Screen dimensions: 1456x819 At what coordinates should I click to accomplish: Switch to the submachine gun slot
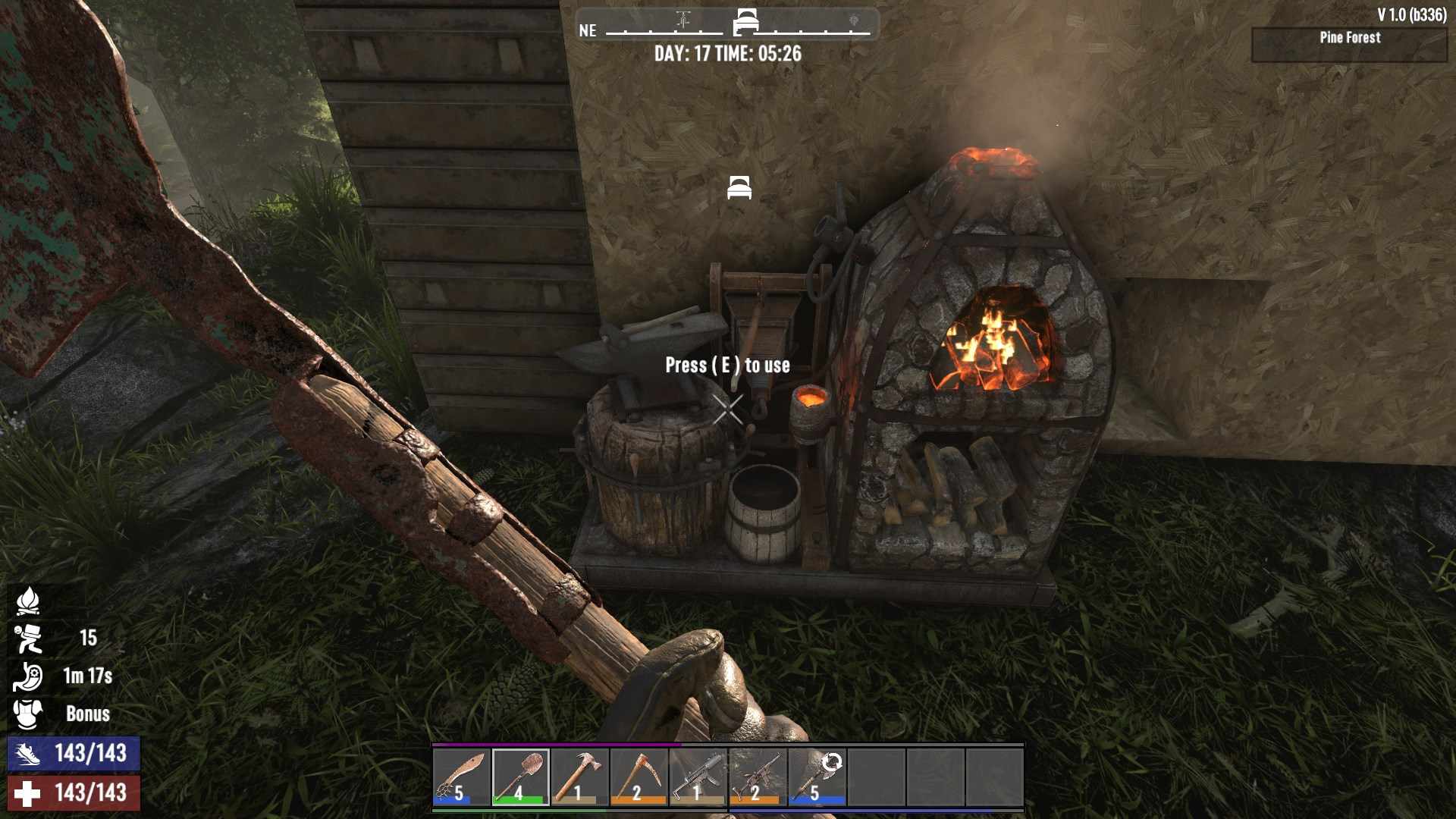click(x=698, y=777)
